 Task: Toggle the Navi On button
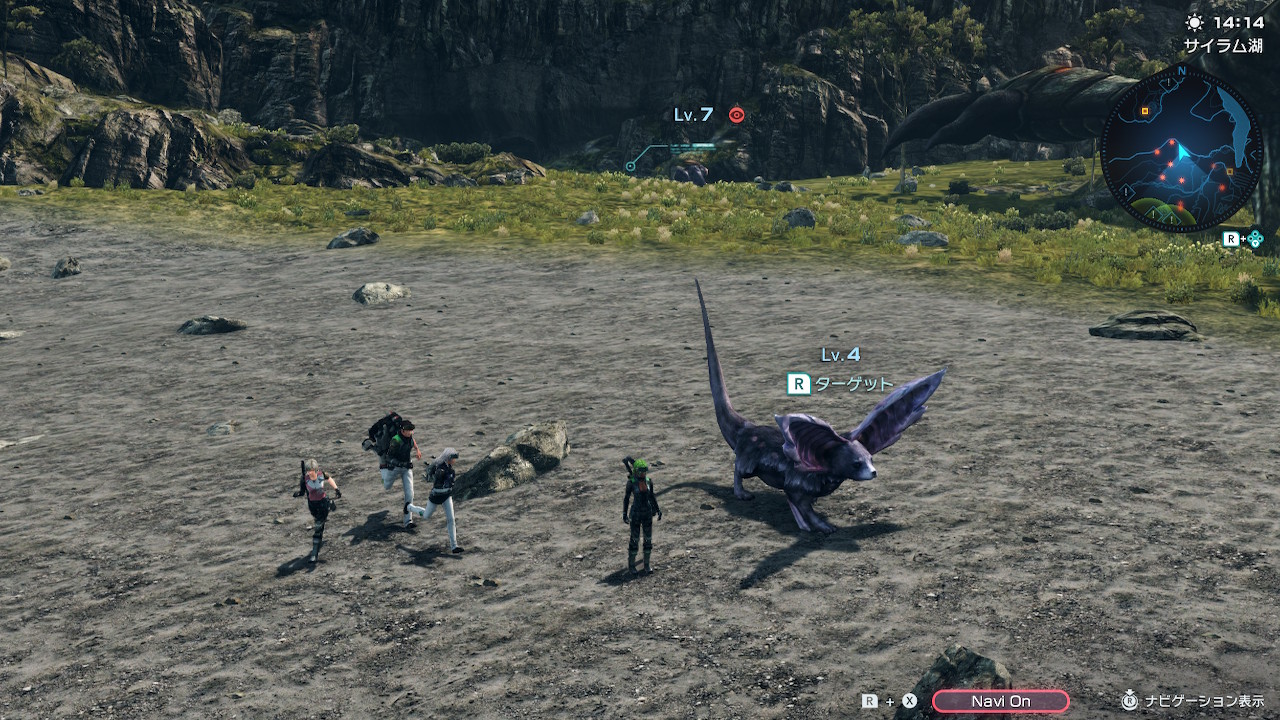point(1000,701)
